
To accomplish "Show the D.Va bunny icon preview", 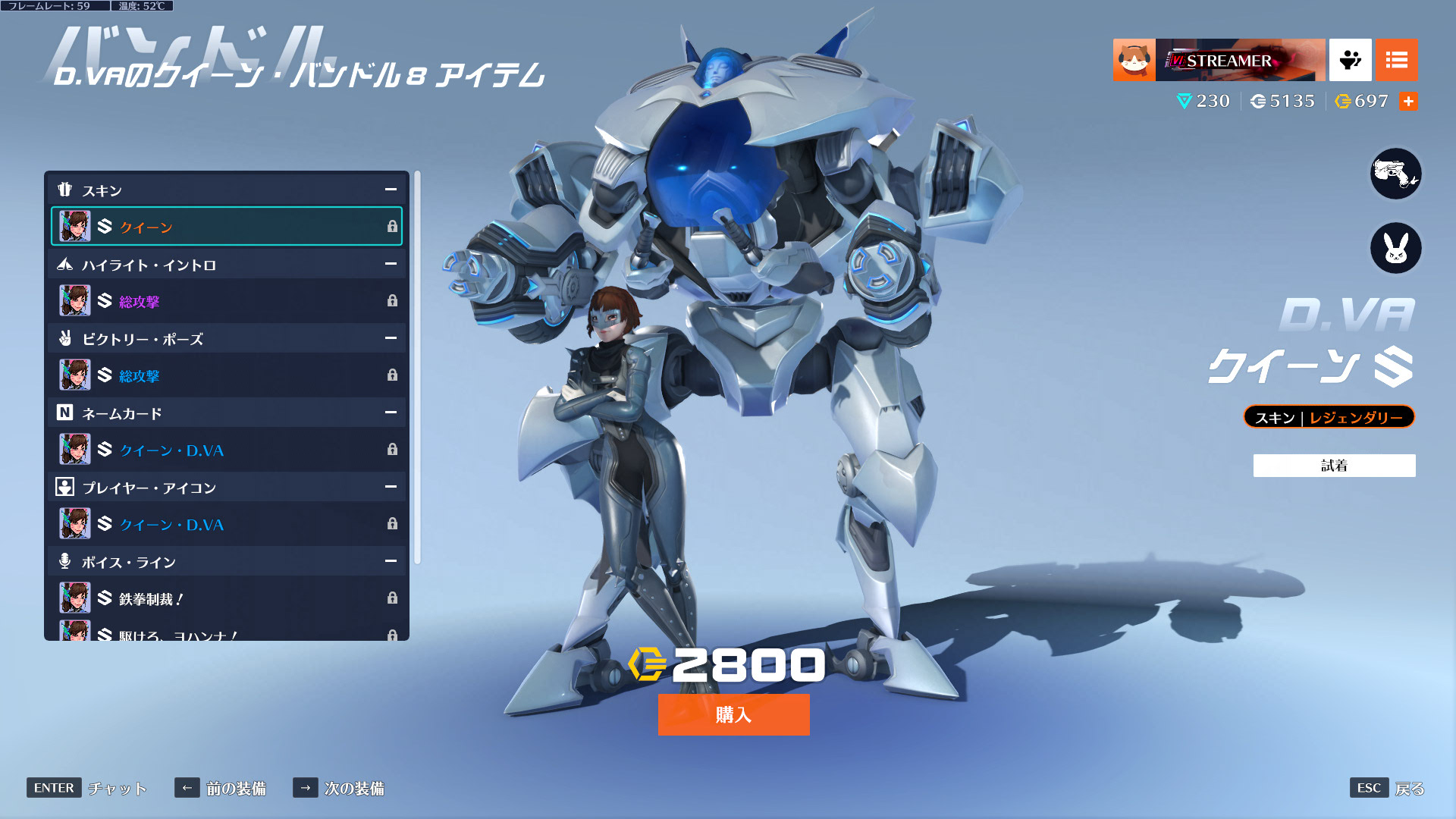I will coord(1395,248).
